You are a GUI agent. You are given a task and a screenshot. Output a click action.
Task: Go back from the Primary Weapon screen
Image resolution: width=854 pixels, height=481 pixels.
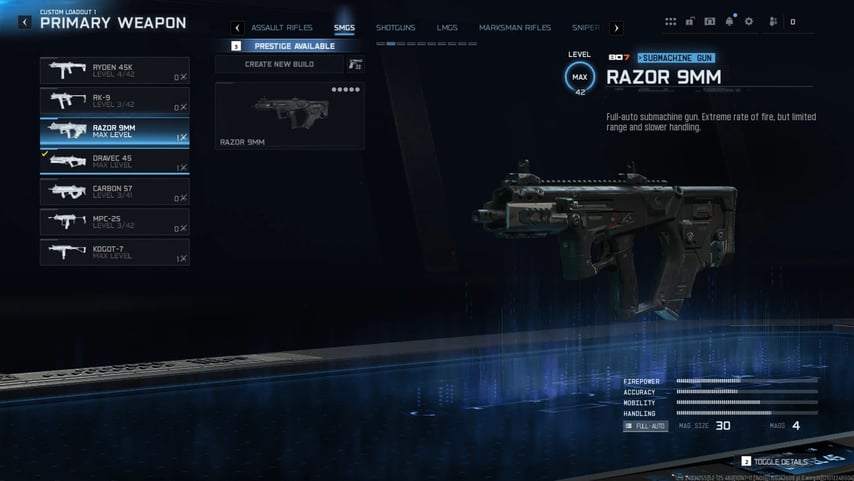25,22
